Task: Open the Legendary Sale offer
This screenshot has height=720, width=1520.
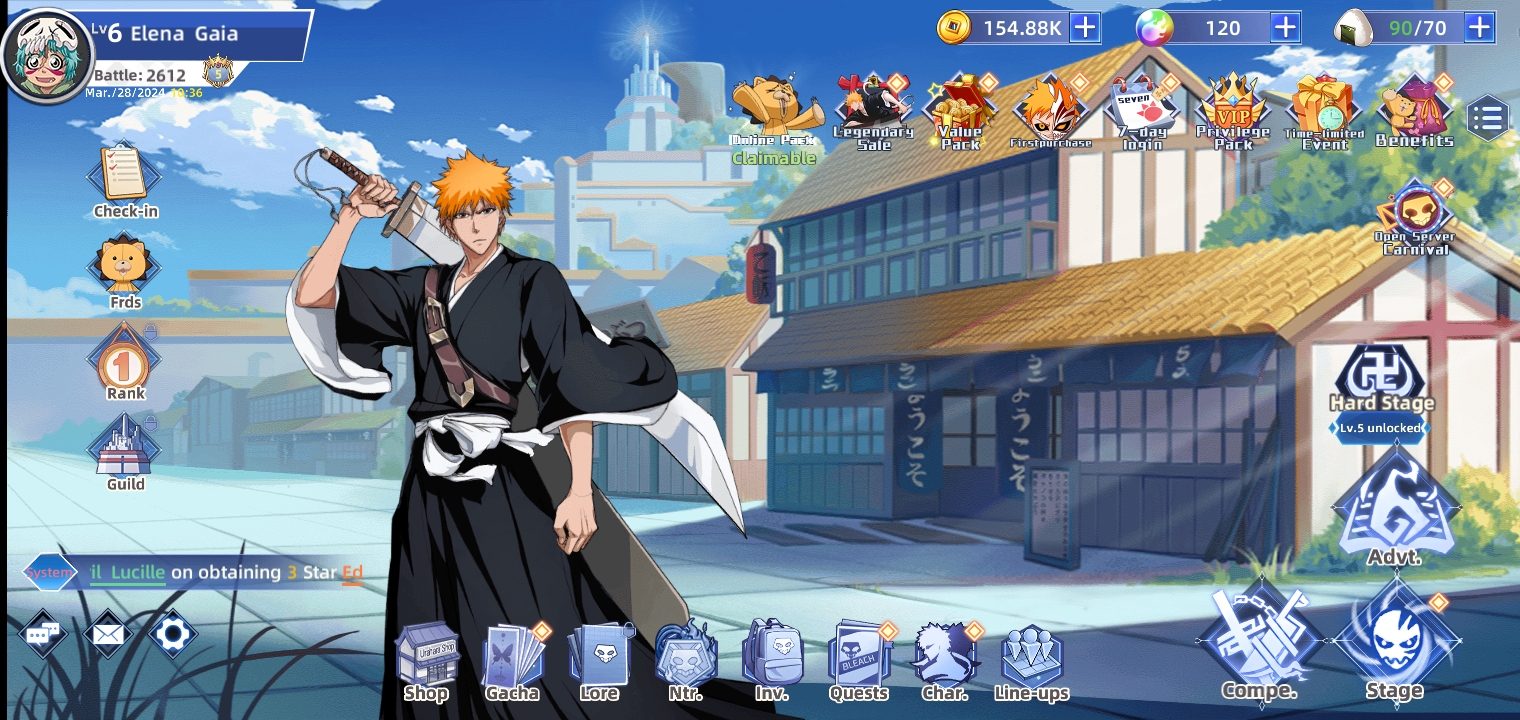Action: [873, 108]
